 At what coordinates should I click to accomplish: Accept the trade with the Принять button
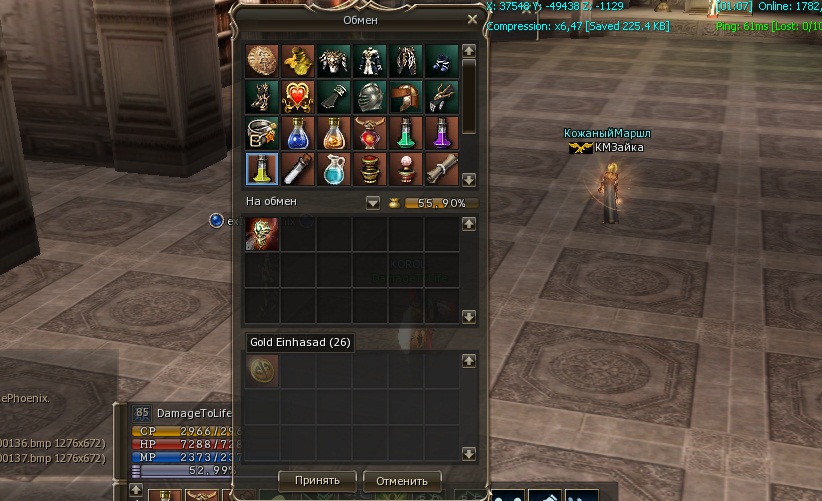[317, 480]
